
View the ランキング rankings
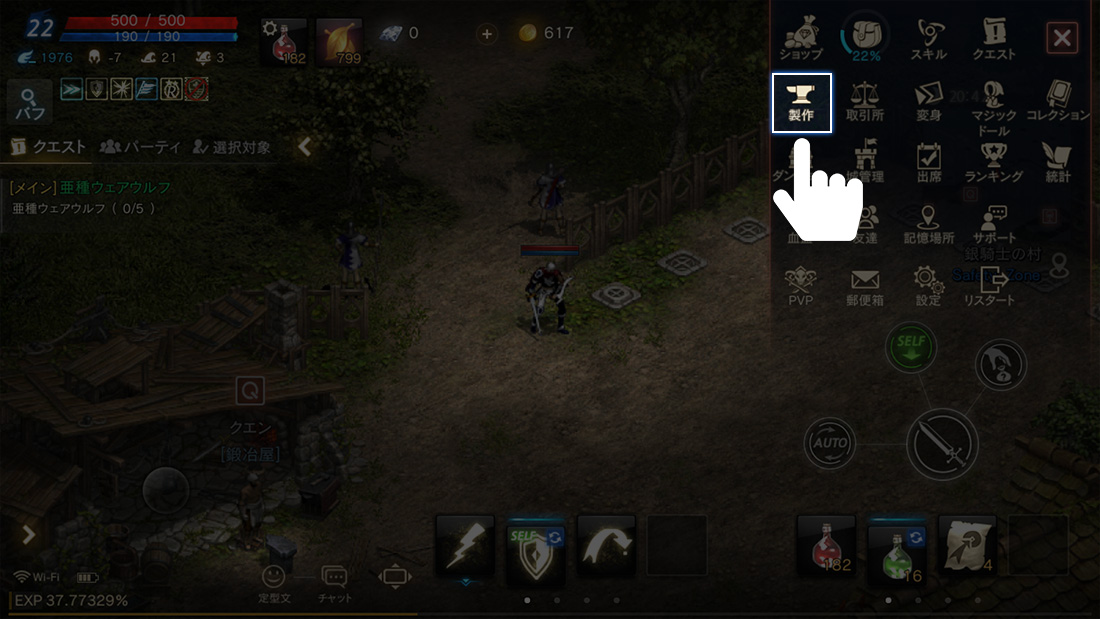coord(994,163)
